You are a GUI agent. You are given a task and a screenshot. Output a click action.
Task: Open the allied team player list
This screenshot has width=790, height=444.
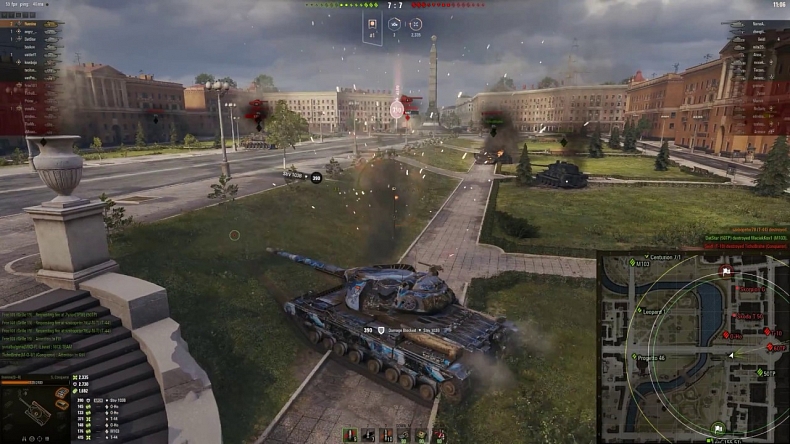32,55
